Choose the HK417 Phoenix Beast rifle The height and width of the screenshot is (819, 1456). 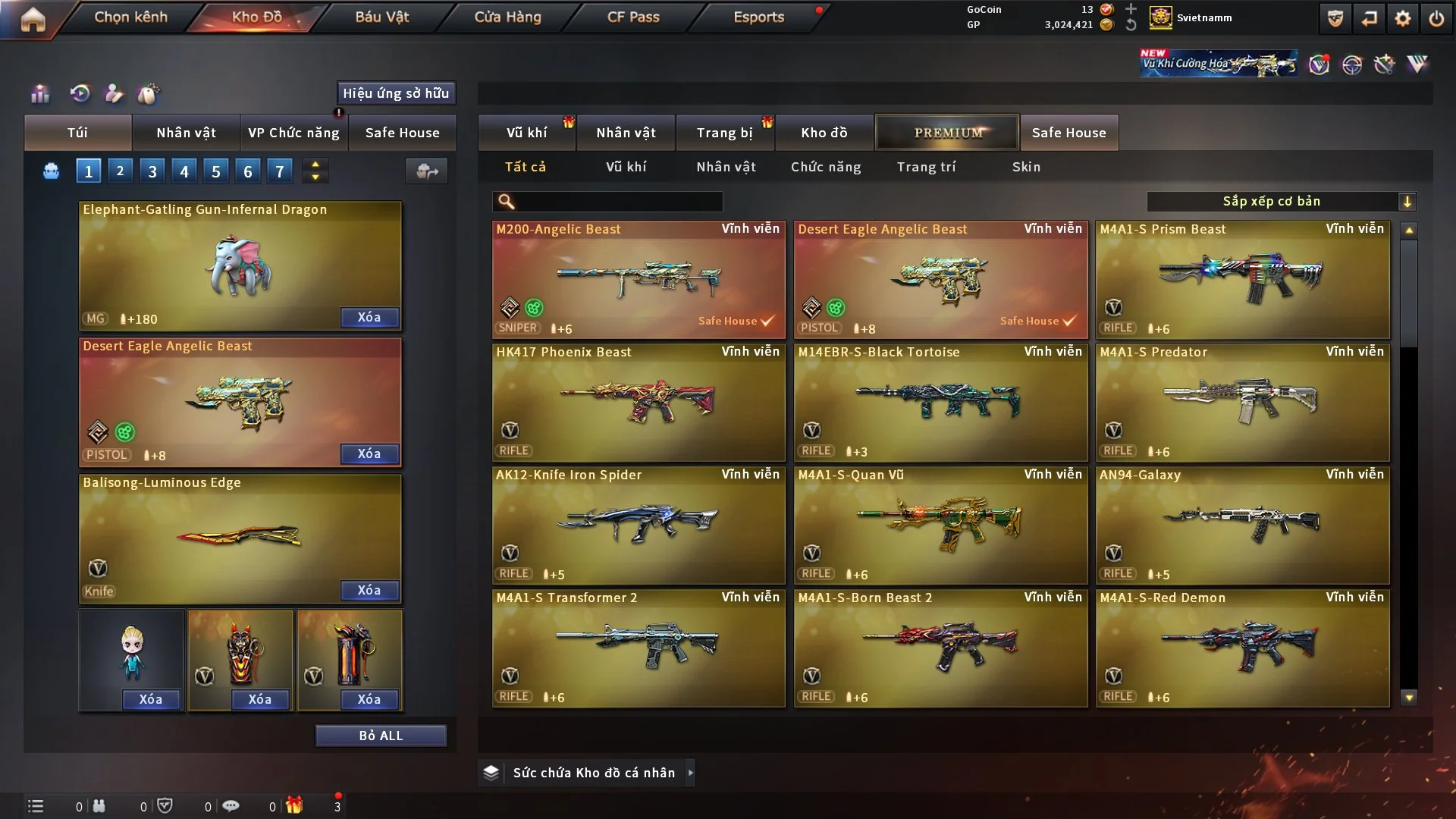(638, 402)
